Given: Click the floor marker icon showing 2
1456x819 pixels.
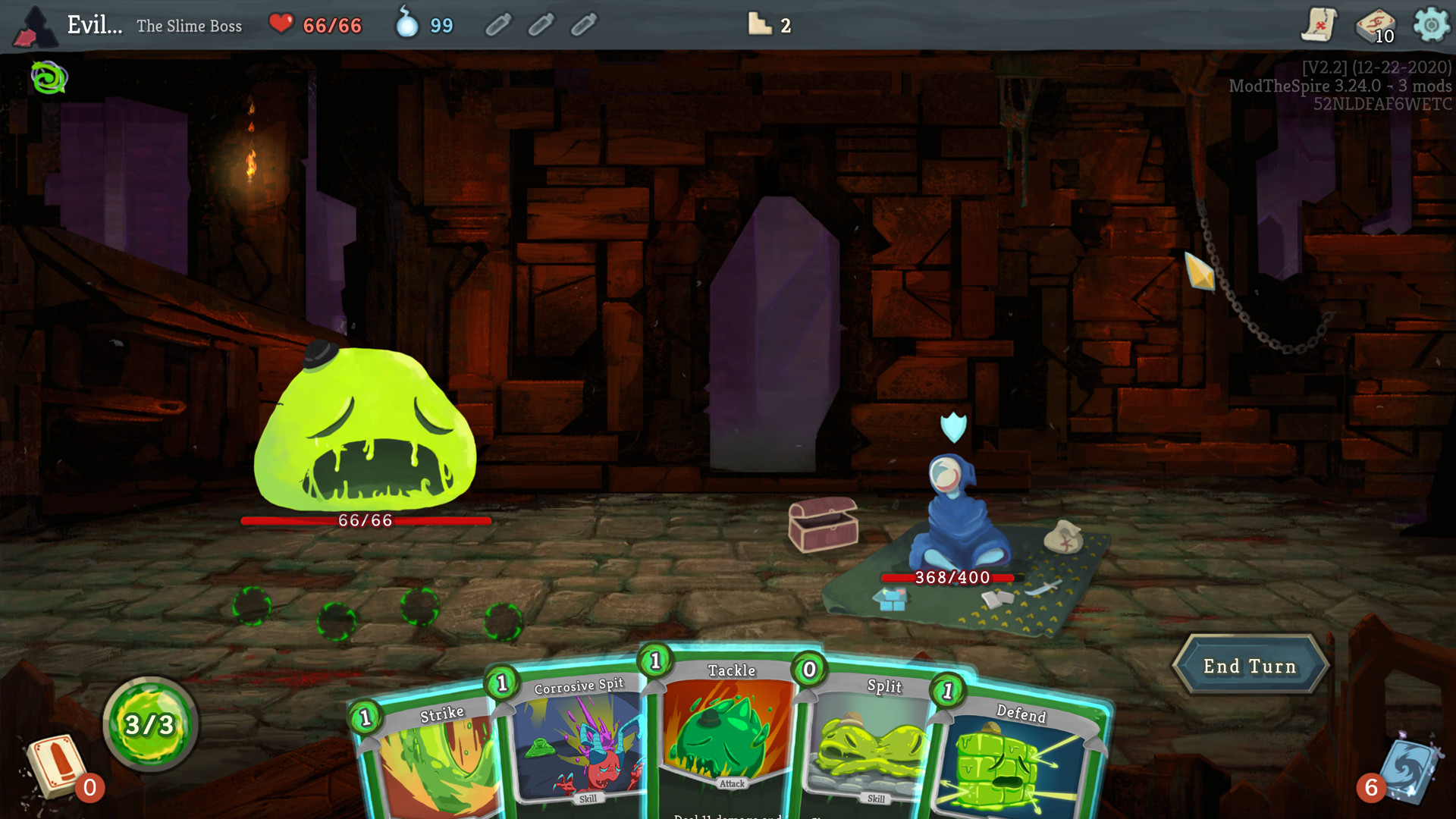Looking at the screenshot, I should coord(758,25).
